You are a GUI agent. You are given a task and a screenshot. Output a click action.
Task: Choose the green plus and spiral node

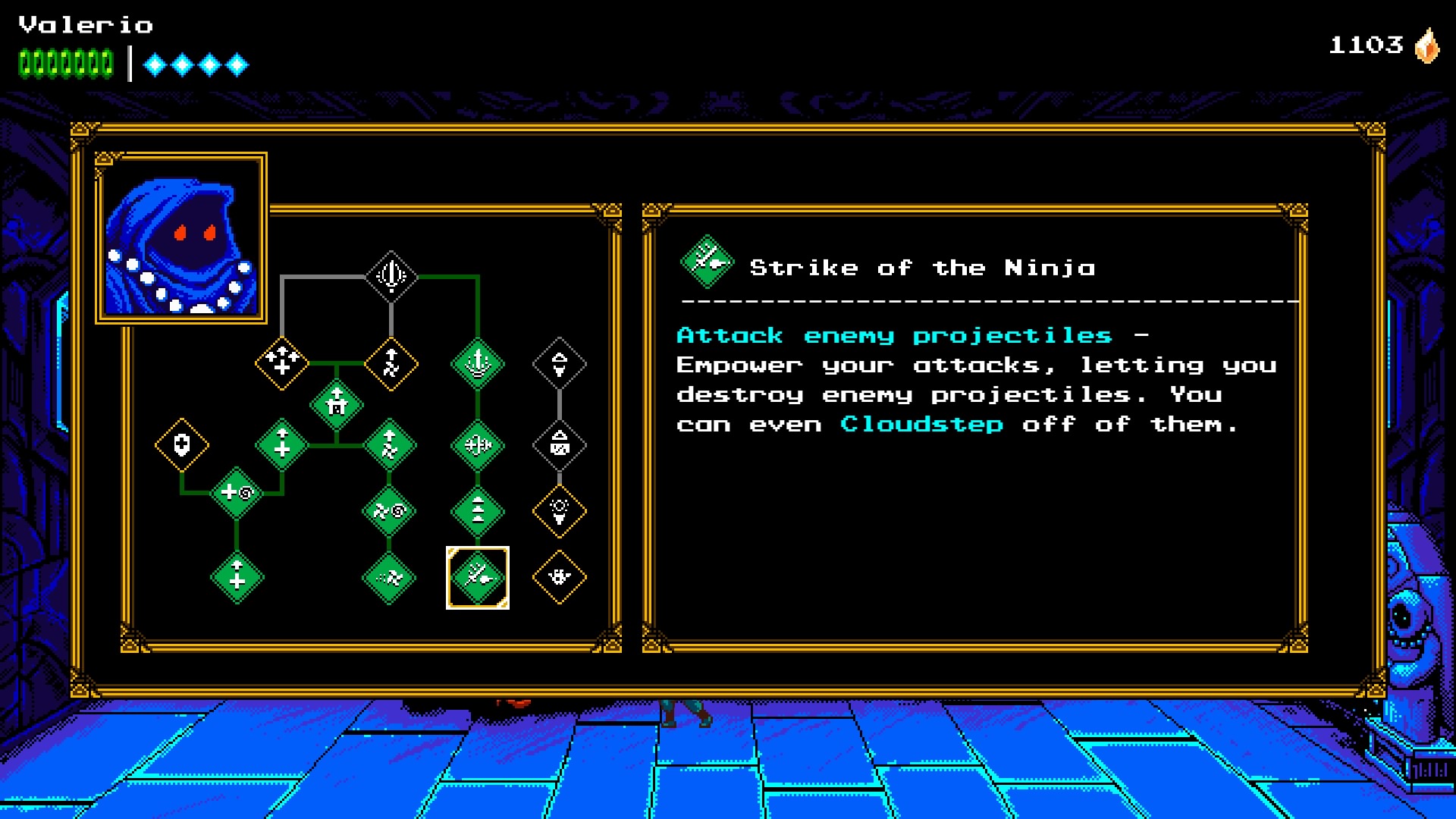pyautogui.click(x=237, y=494)
